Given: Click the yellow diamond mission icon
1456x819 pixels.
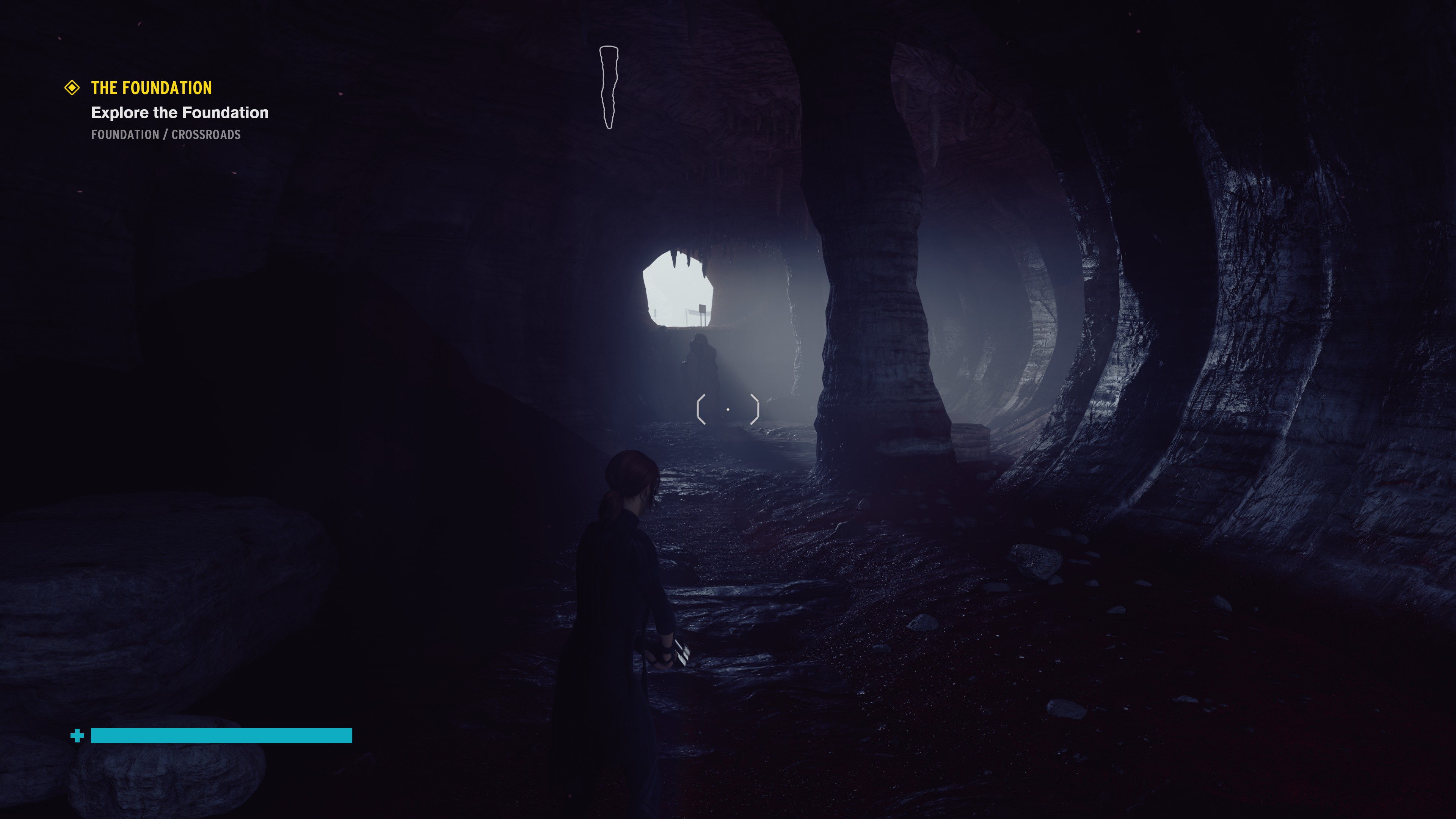Looking at the screenshot, I should [x=72, y=88].
